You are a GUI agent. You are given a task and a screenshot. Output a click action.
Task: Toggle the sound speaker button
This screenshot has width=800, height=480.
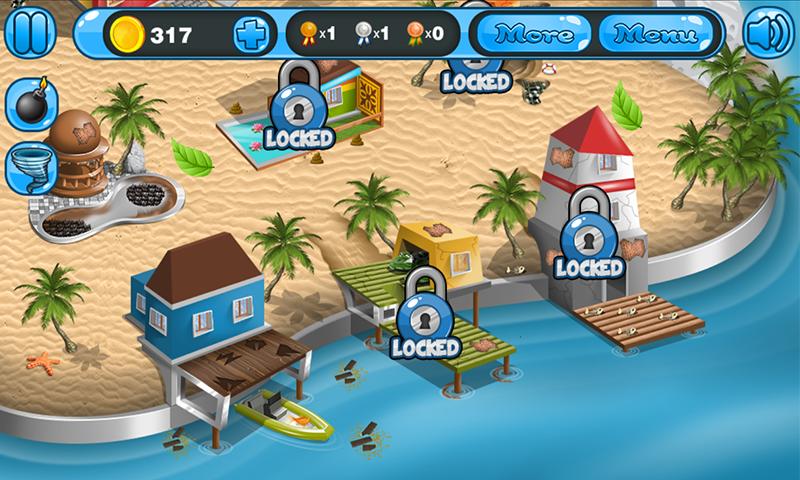[x=768, y=32]
